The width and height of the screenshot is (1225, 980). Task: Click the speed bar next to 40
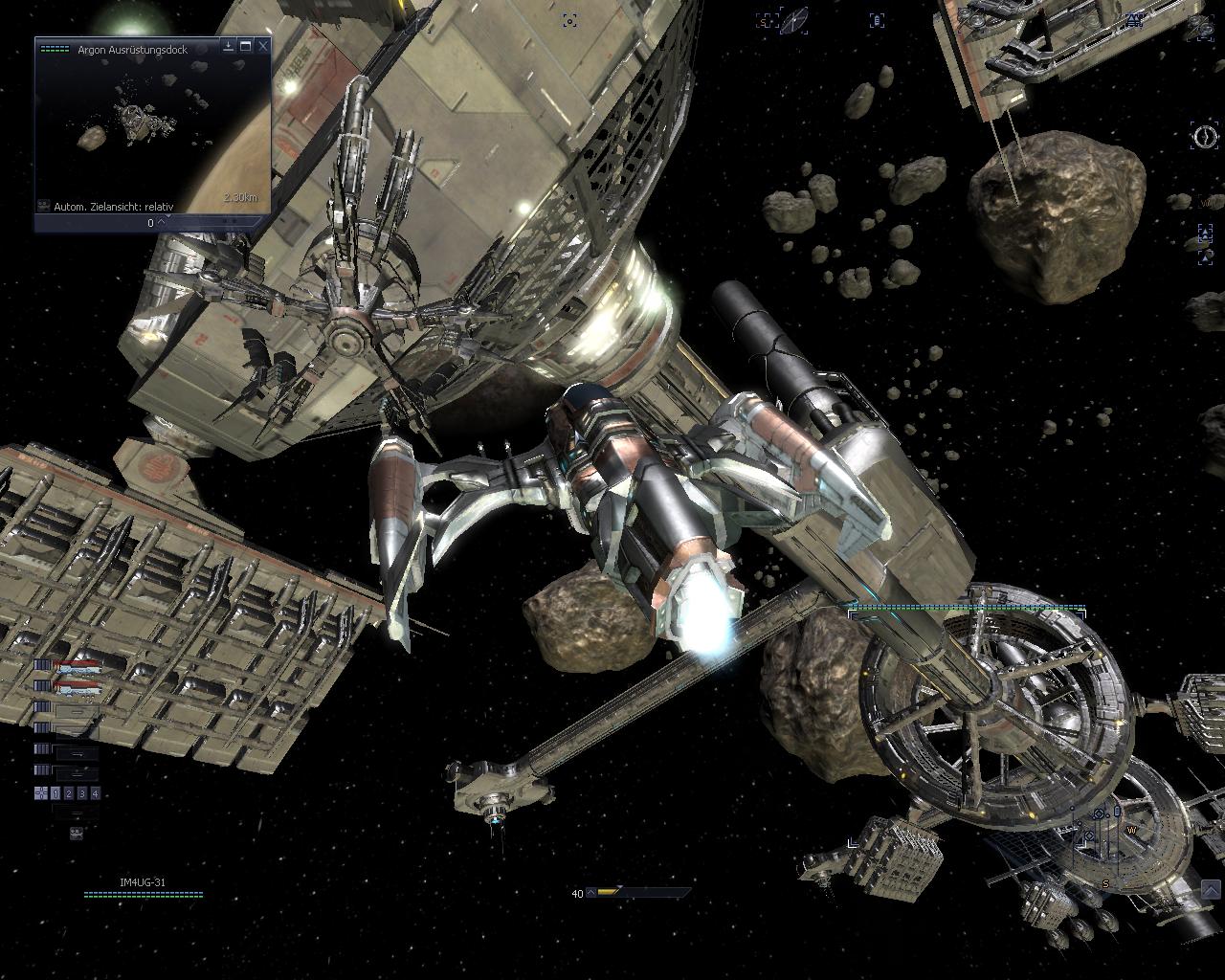click(x=639, y=893)
